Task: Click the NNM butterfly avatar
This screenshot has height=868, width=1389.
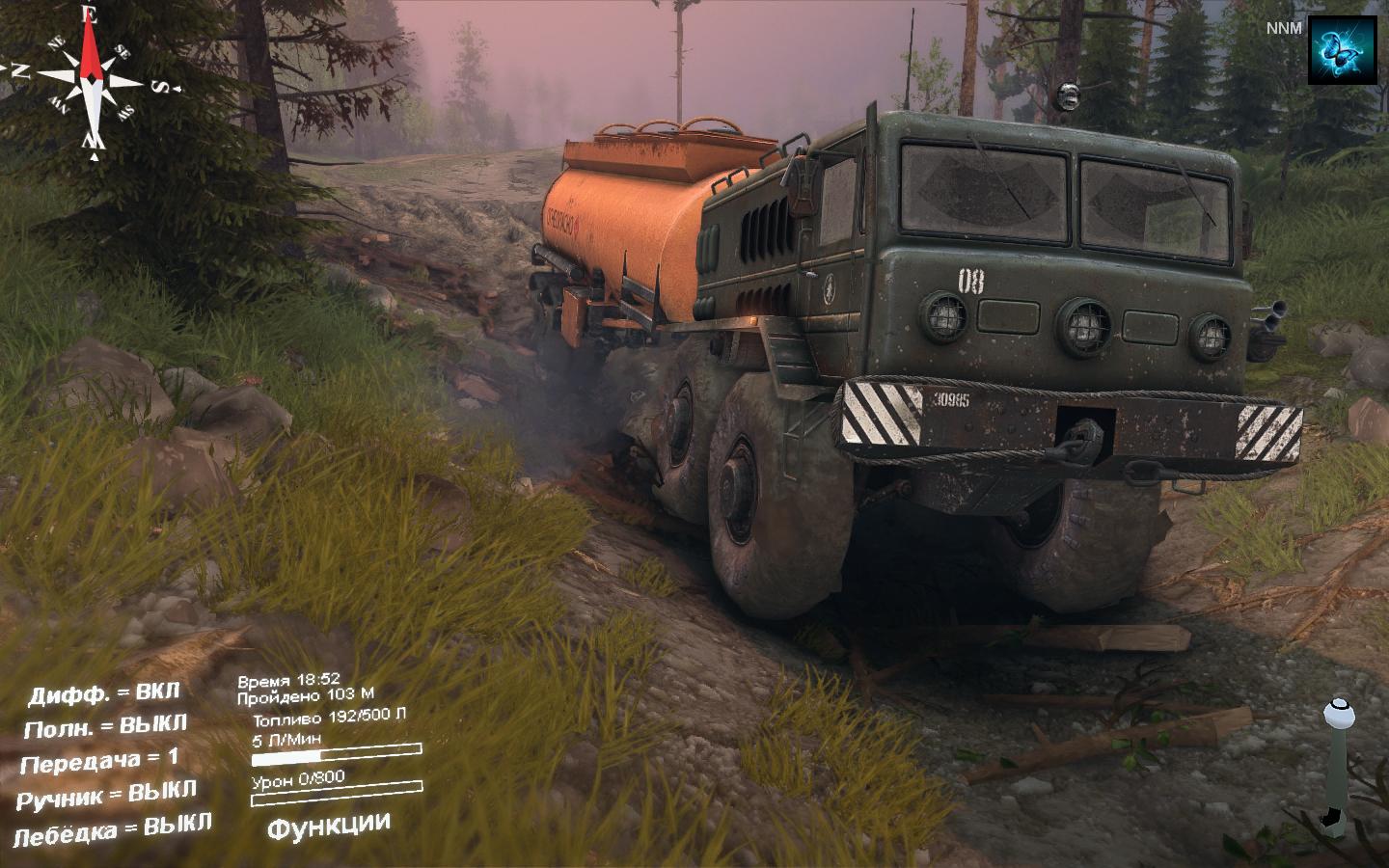Action: tap(1342, 50)
